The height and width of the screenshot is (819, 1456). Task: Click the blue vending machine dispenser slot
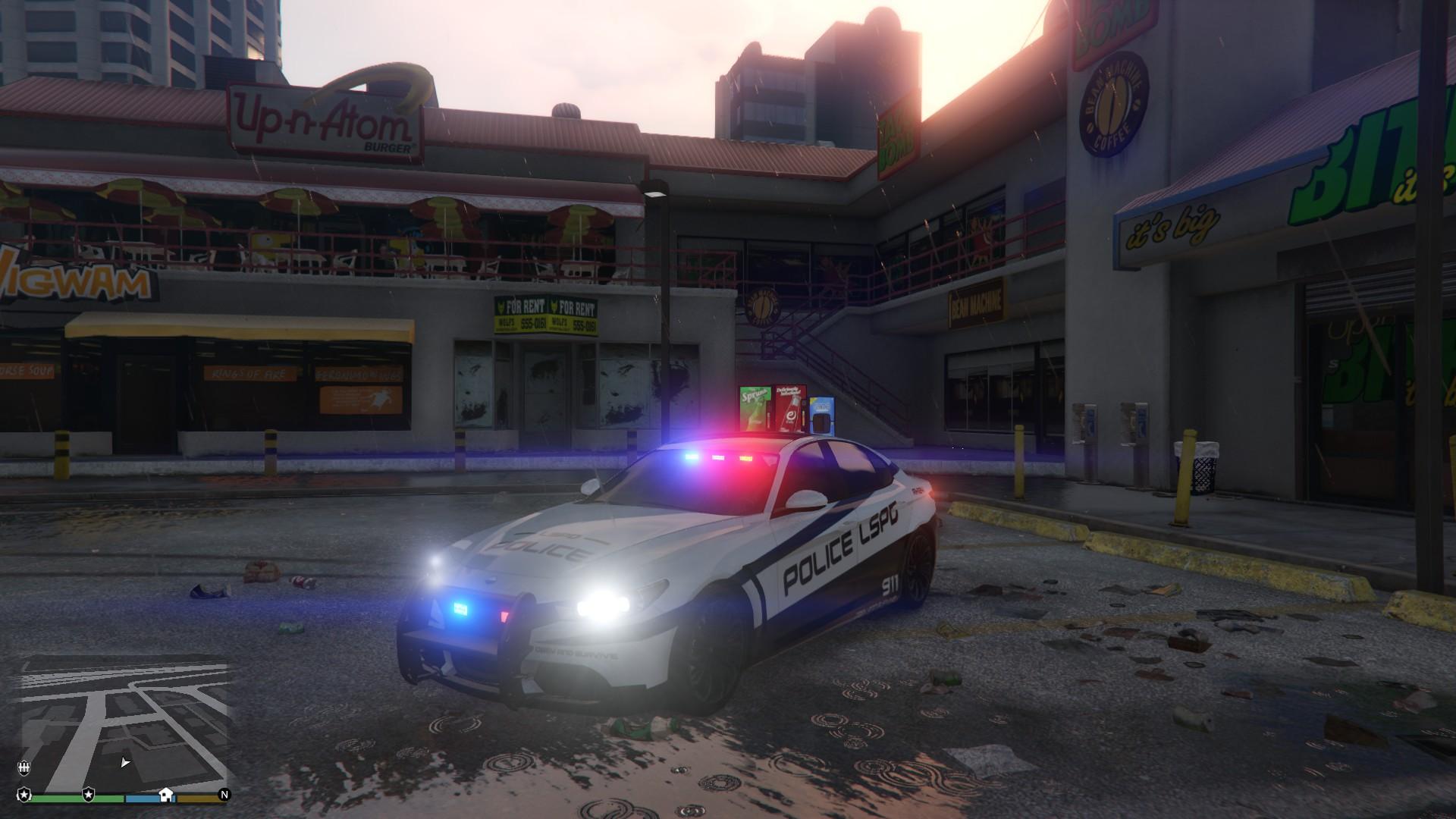coord(821,423)
